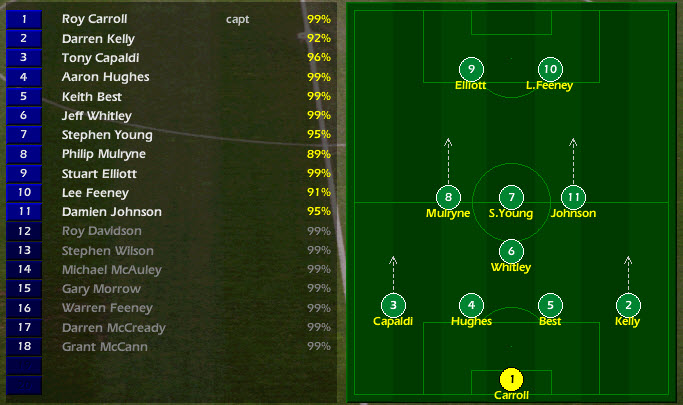Click L.Feeney's number 10 pitch marker
The image size is (683, 405).
tap(550, 69)
